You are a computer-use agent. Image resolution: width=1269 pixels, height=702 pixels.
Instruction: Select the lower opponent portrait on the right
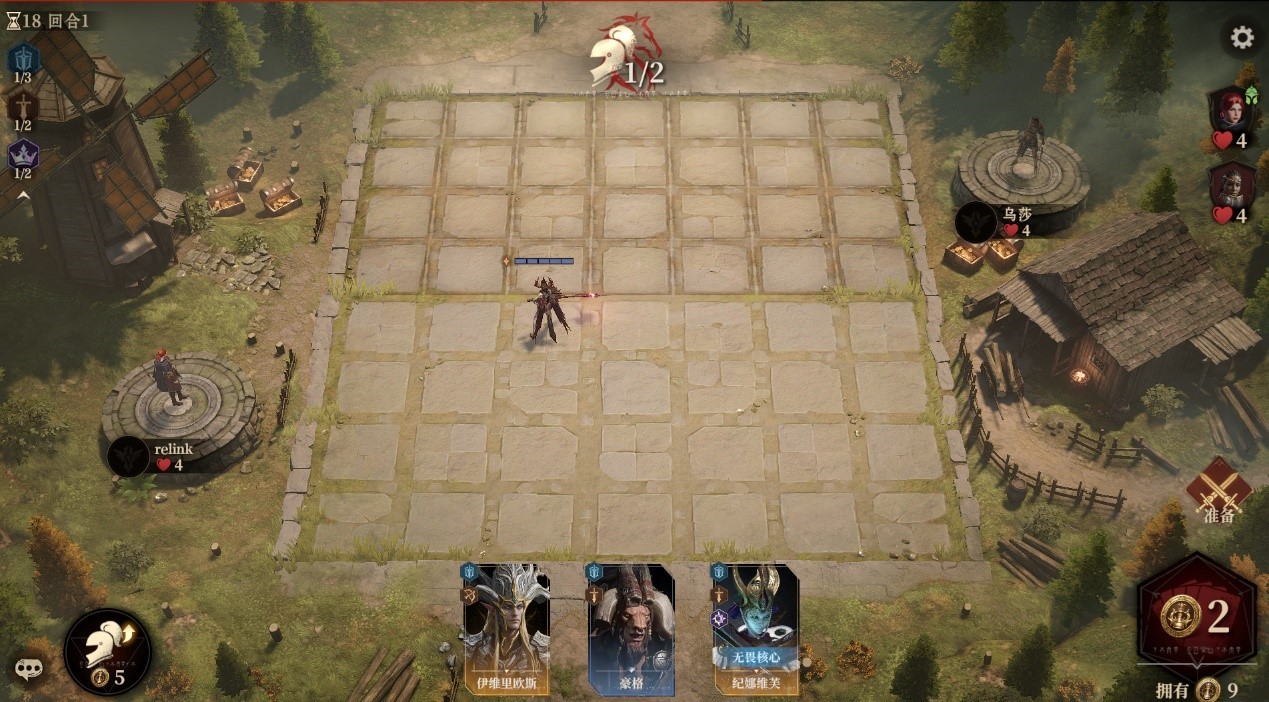coord(1229,185)
